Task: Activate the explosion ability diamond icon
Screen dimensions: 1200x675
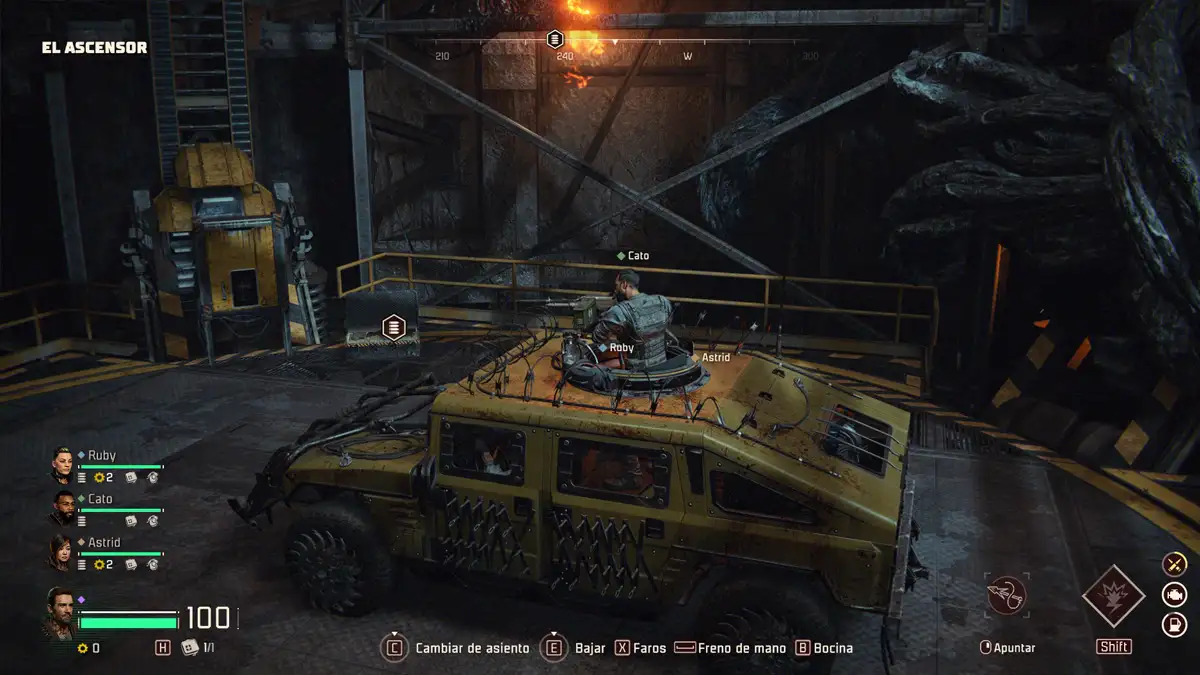Action: (1113, 597)
